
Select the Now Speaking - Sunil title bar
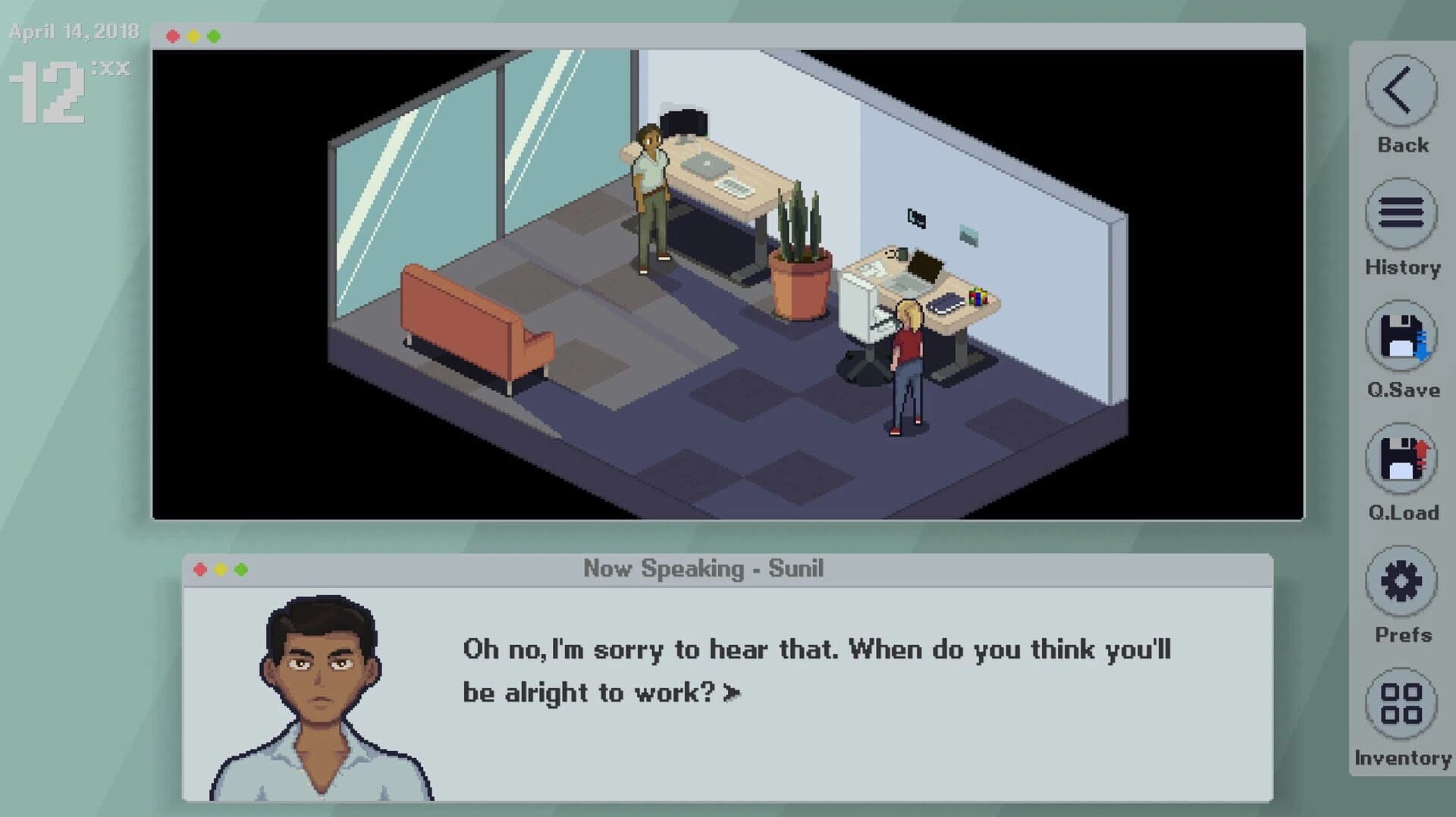click(705, 568)
